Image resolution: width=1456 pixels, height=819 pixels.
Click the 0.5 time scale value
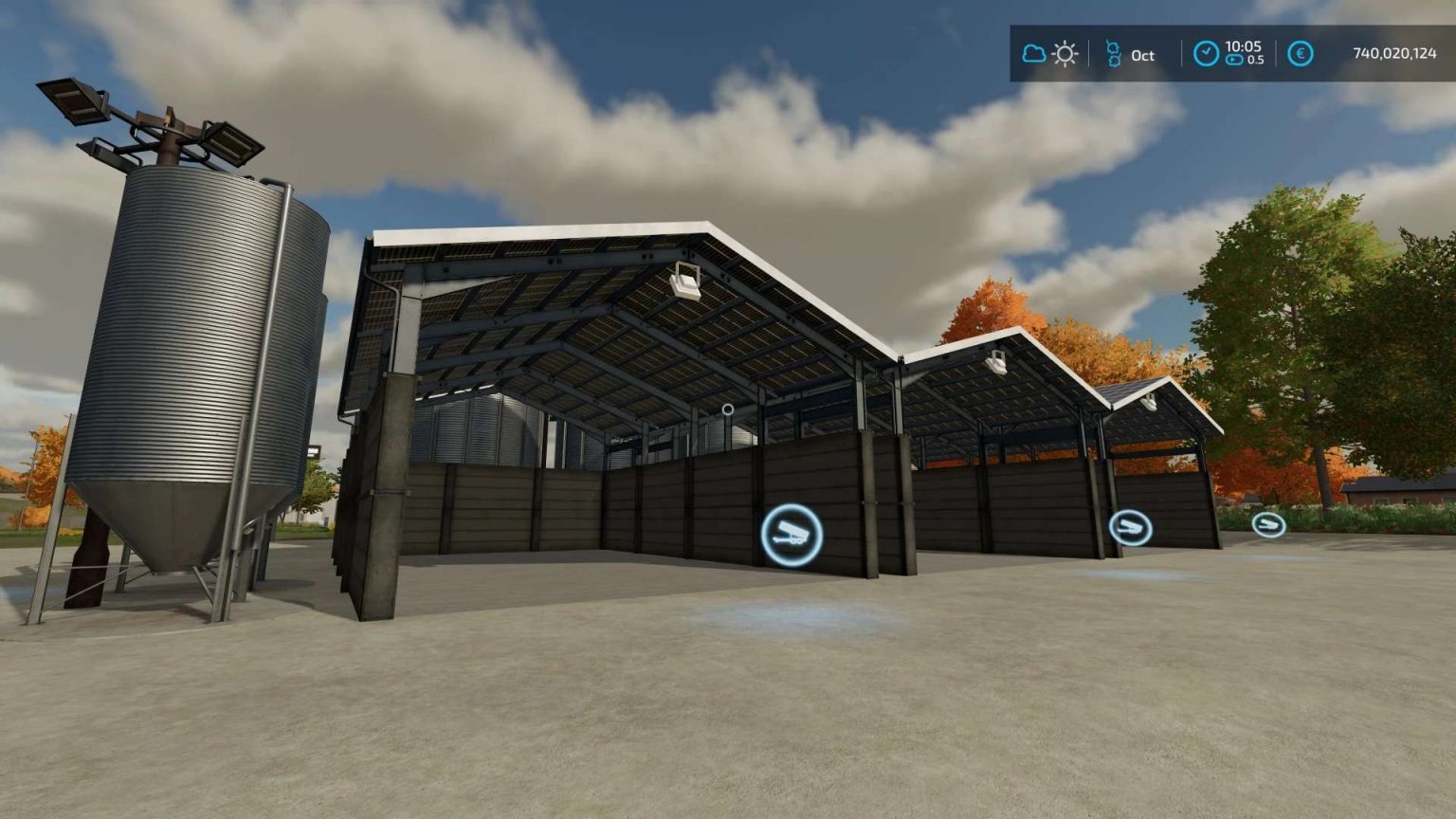point(1258,60)
